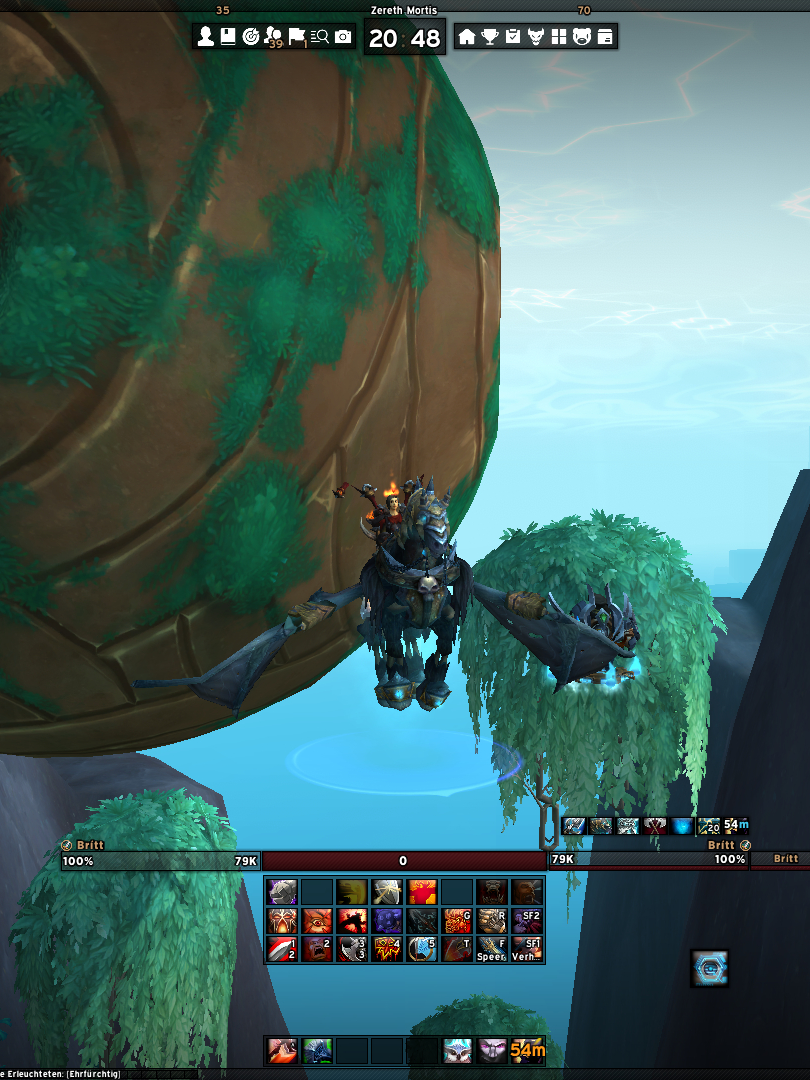Image resolution: width=810 pixels, height=1080 pixels.
Task: Open the four-squares grid icon
Action: point(558,37)
